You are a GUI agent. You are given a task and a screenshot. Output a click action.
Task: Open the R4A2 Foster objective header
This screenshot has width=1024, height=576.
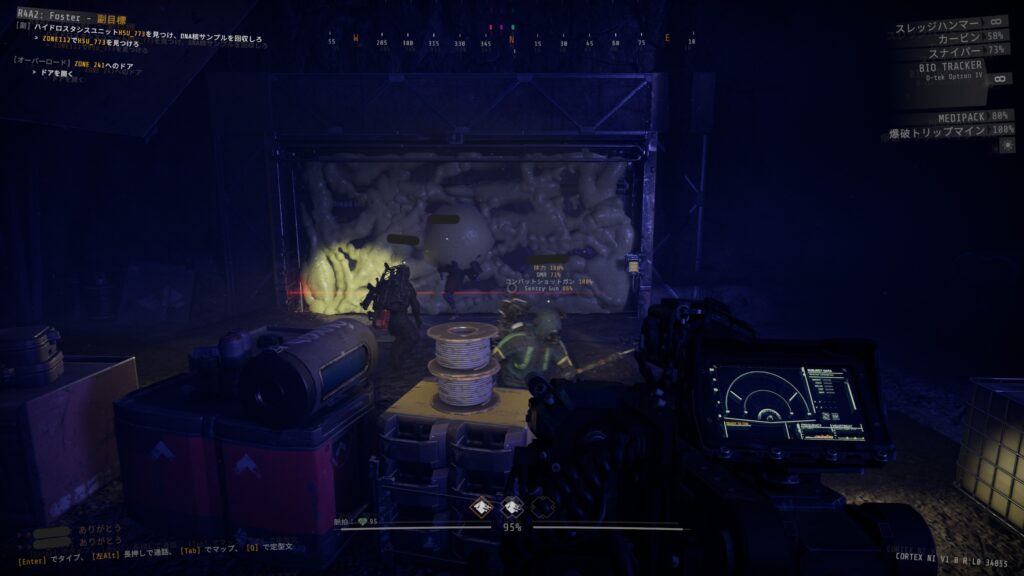(77, 17)
